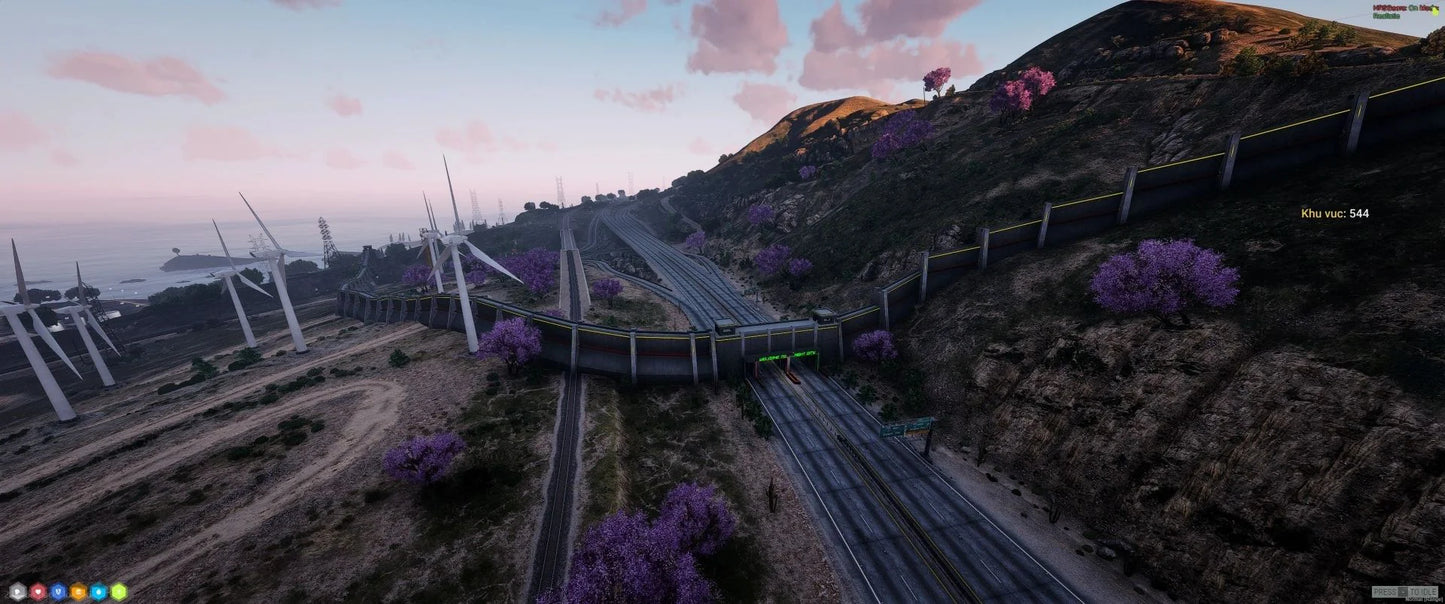Select the lime green hexagon status icon
1445x604 pixels.
coord(119,592)
